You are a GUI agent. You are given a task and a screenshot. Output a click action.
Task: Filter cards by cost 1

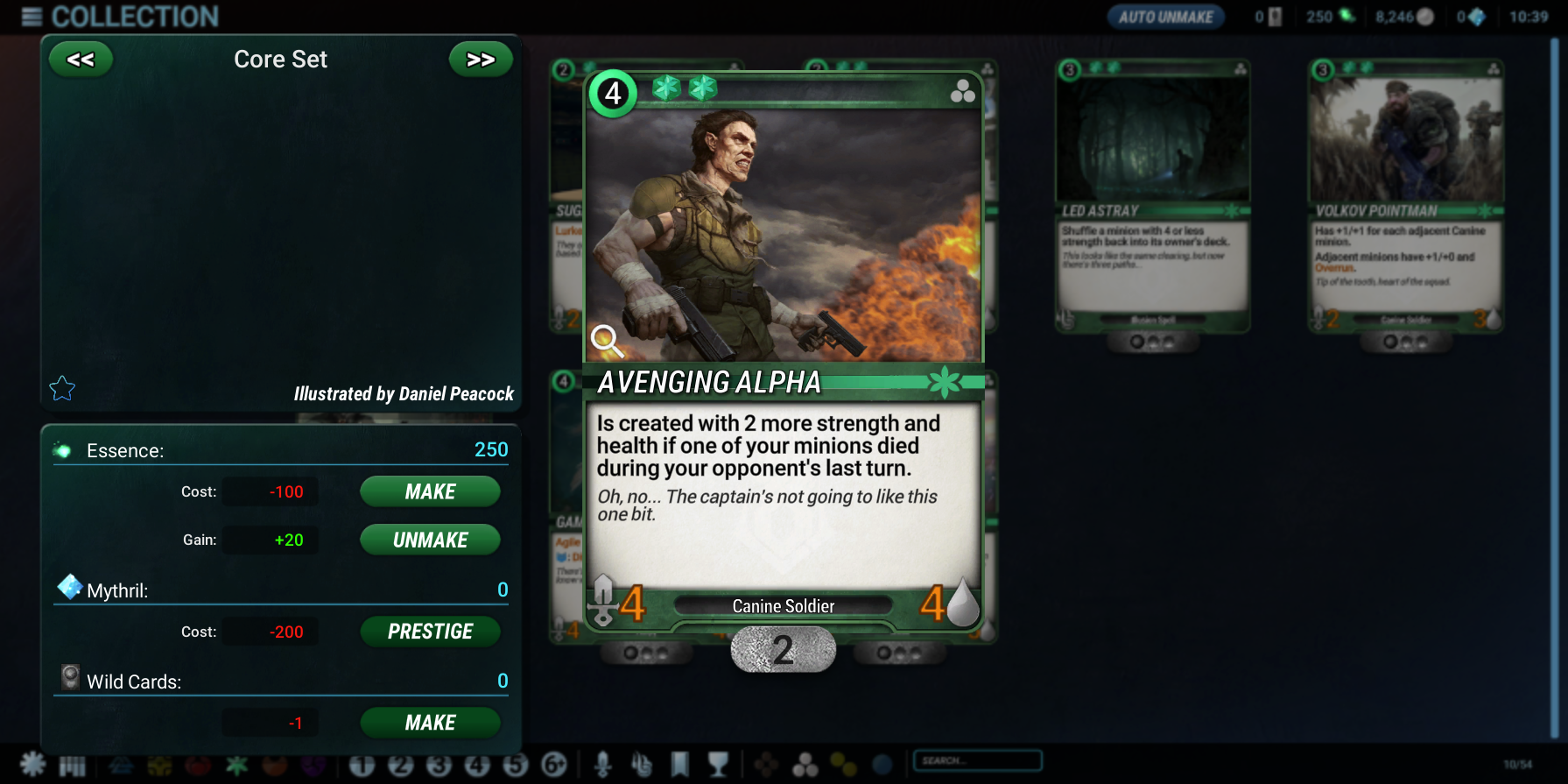point(362,765)
